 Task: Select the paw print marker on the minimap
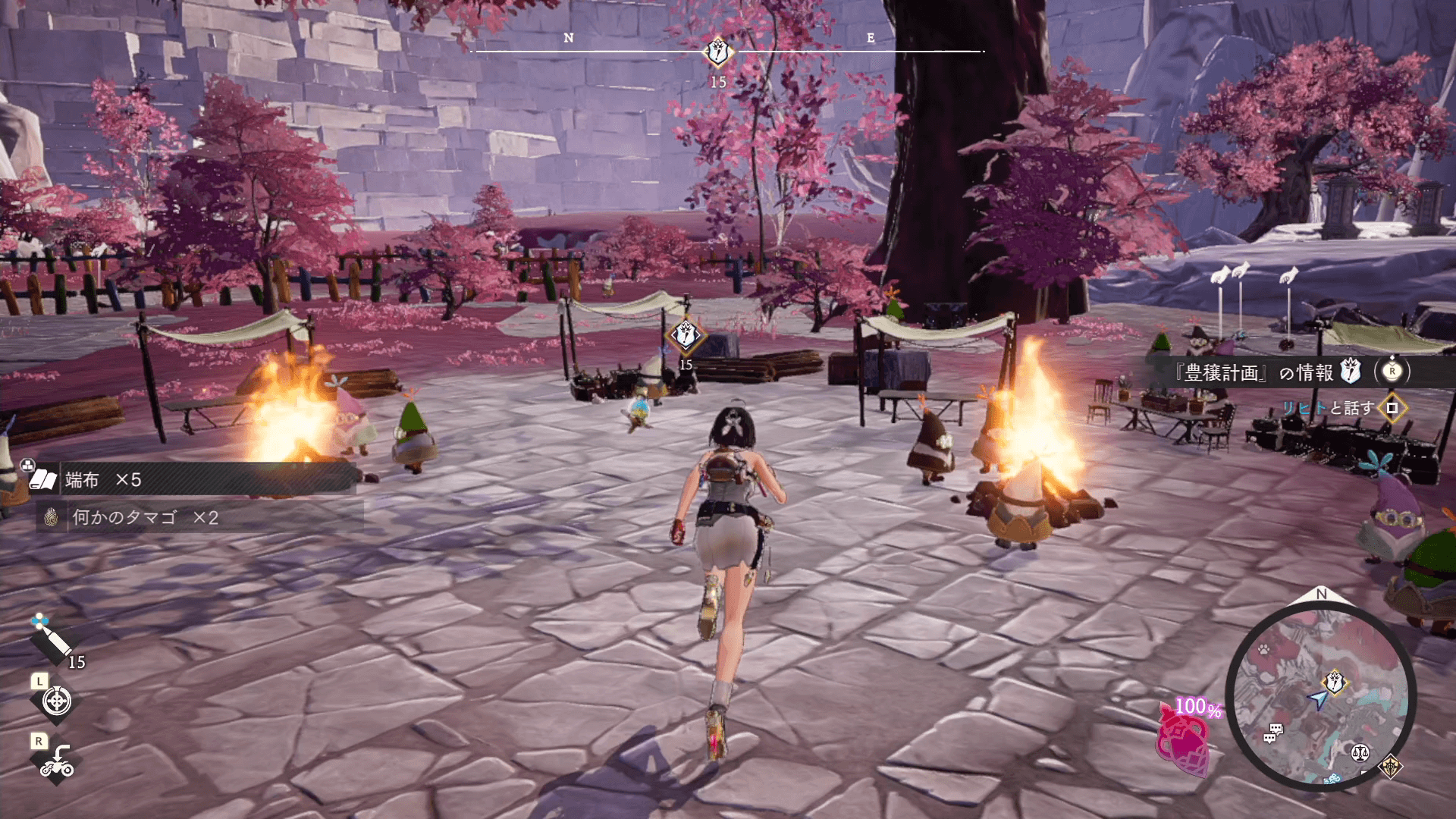click(1264, 649)
